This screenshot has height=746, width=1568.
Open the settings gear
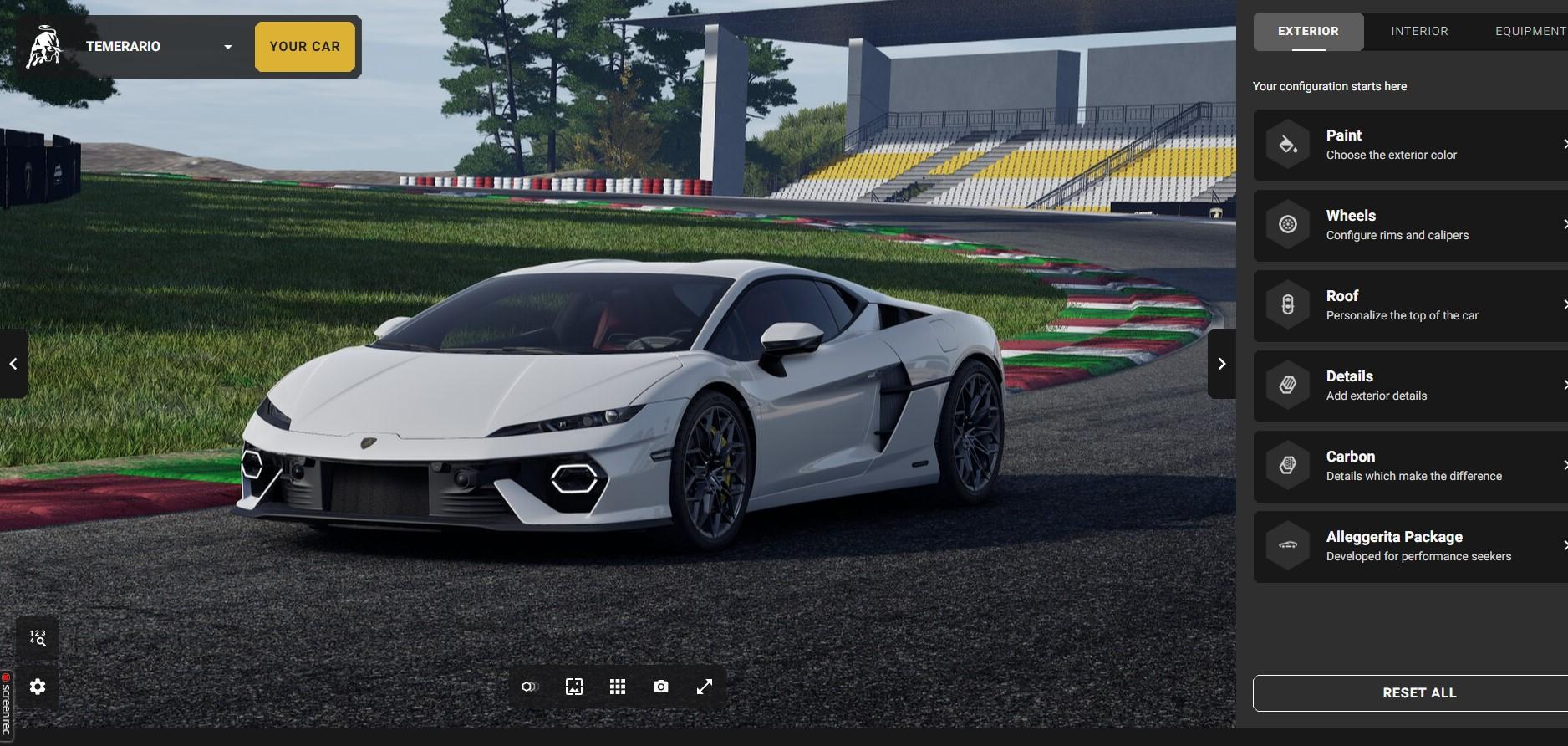click(37, 686)
